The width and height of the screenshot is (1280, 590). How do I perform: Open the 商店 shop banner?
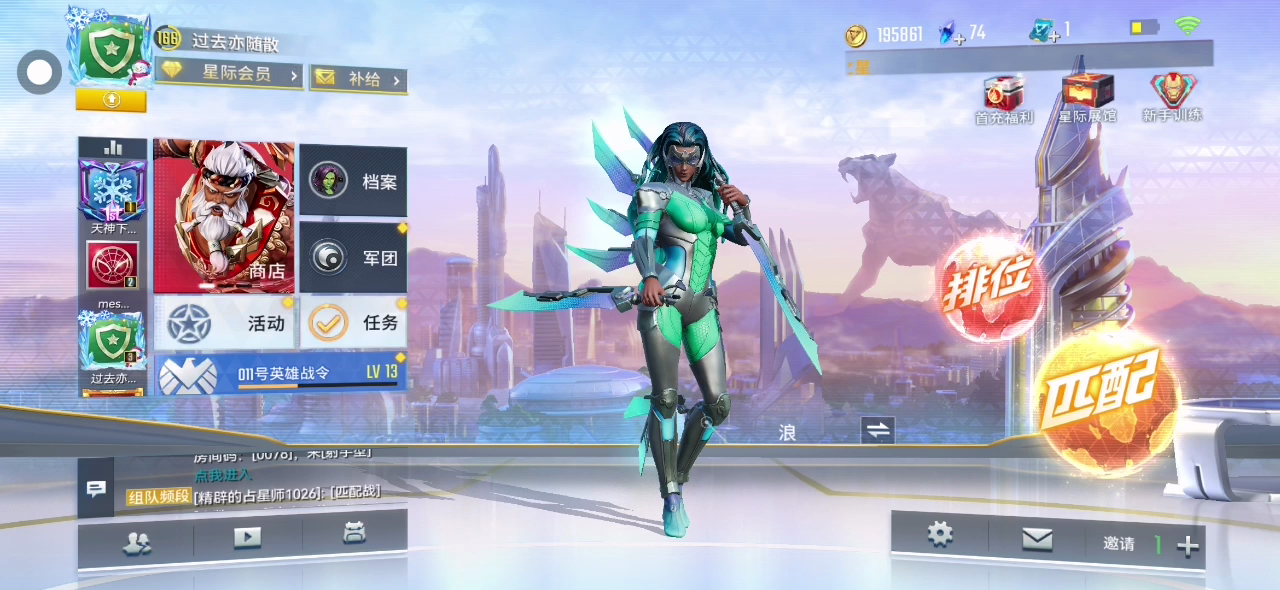point(224,215)
